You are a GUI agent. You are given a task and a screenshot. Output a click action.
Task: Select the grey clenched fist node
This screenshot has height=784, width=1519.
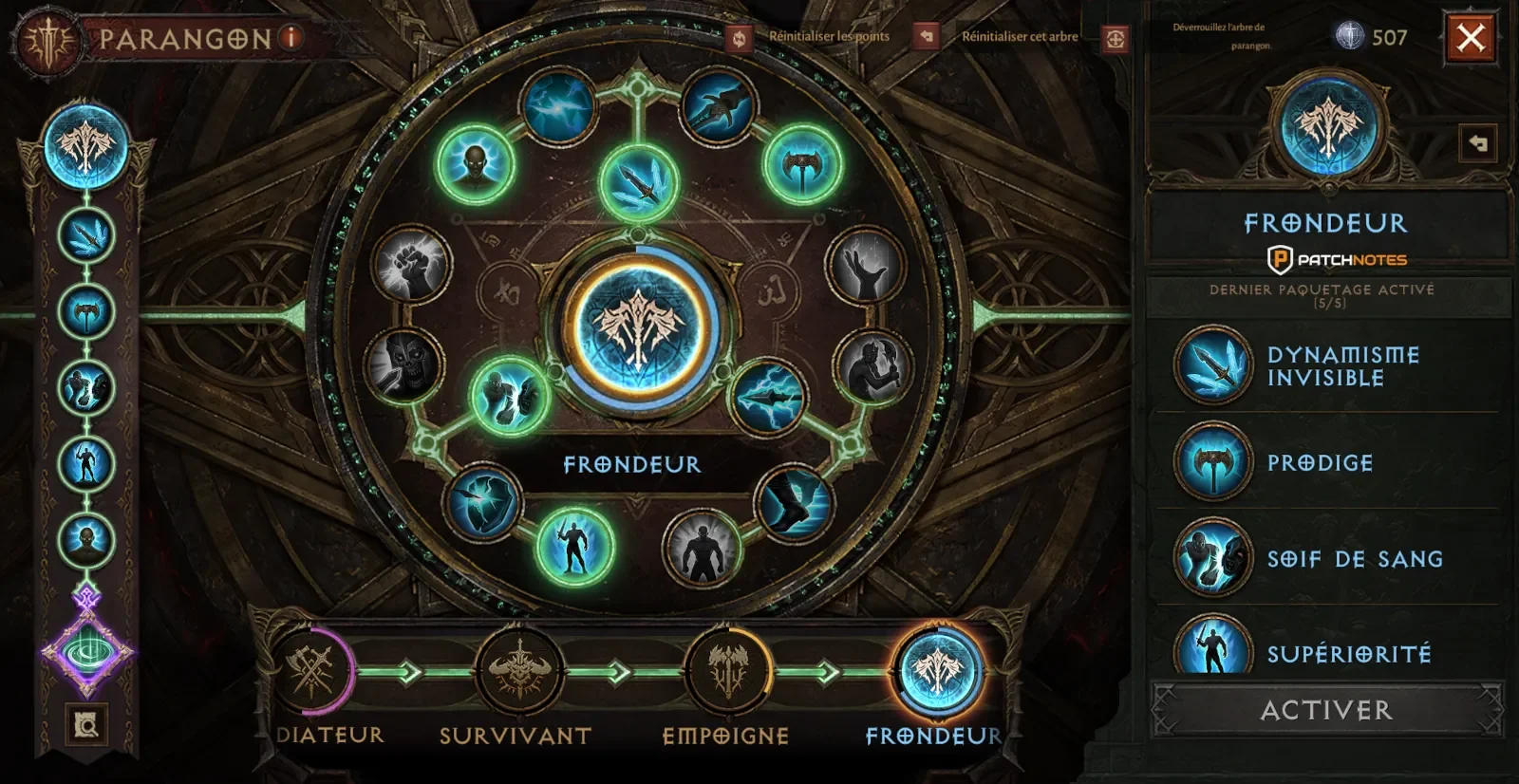tap(411, 264)
